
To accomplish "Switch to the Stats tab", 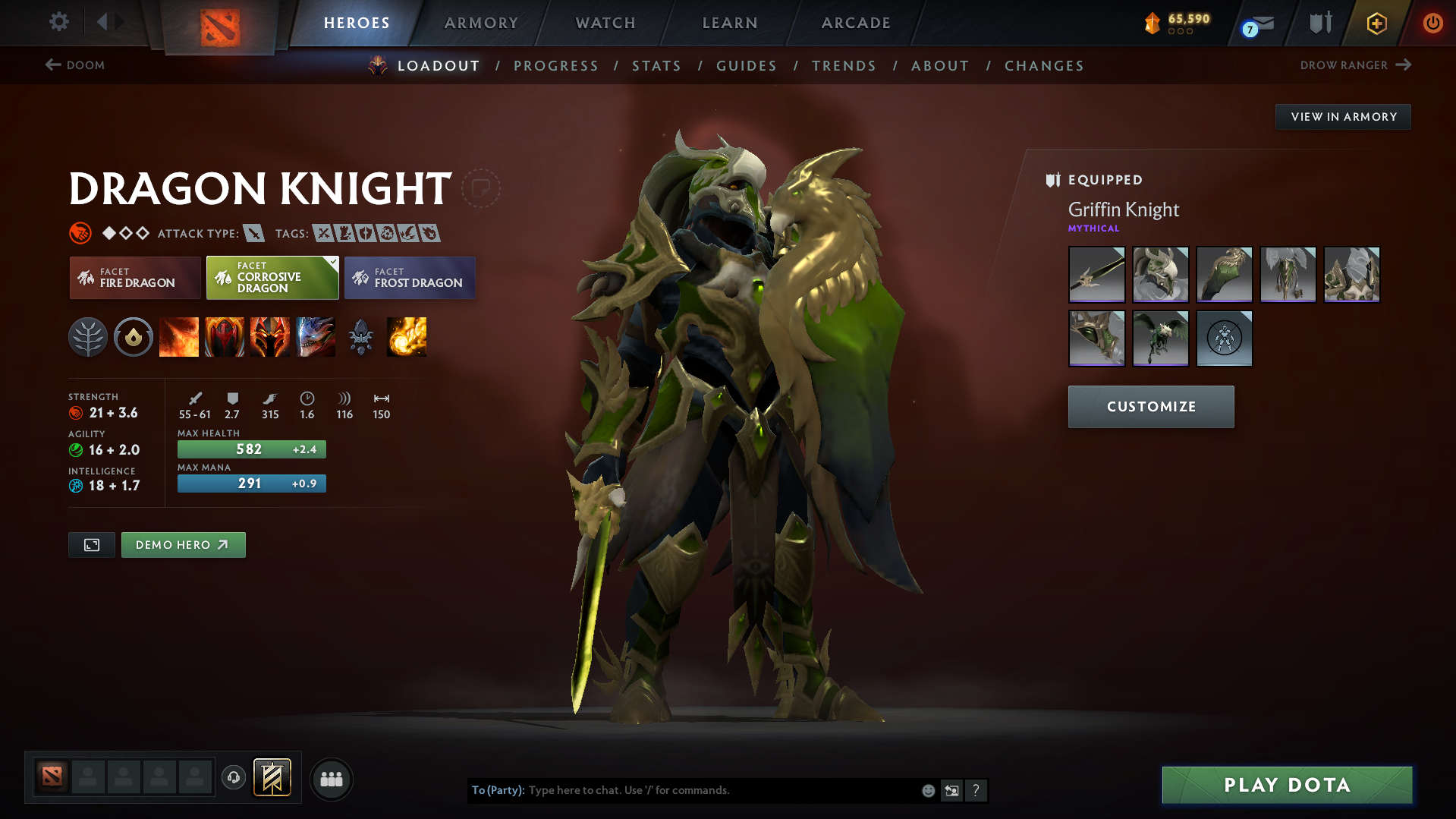I will point(656,66).
